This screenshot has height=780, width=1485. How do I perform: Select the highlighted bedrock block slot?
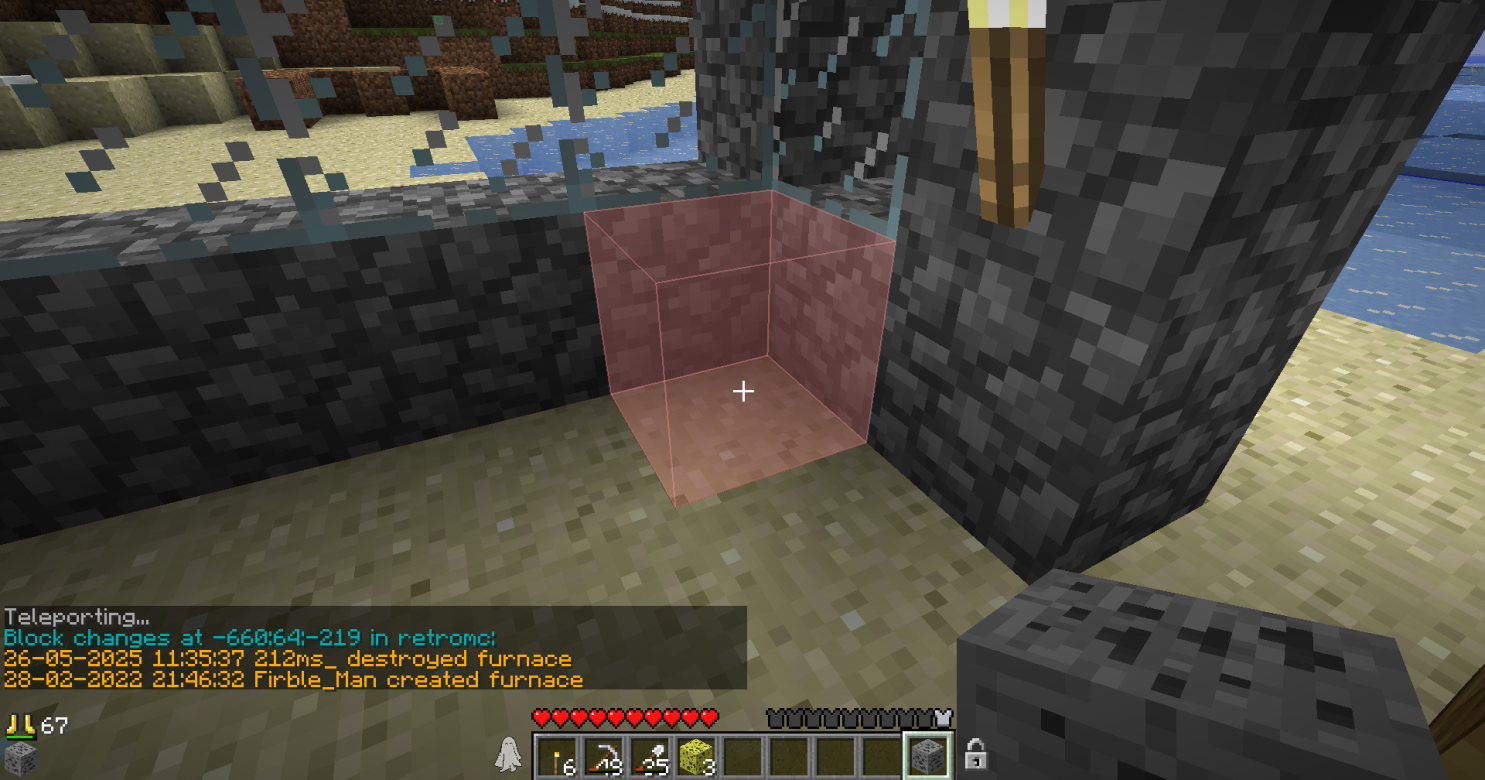pyautogui.click(x=927, y=755)
